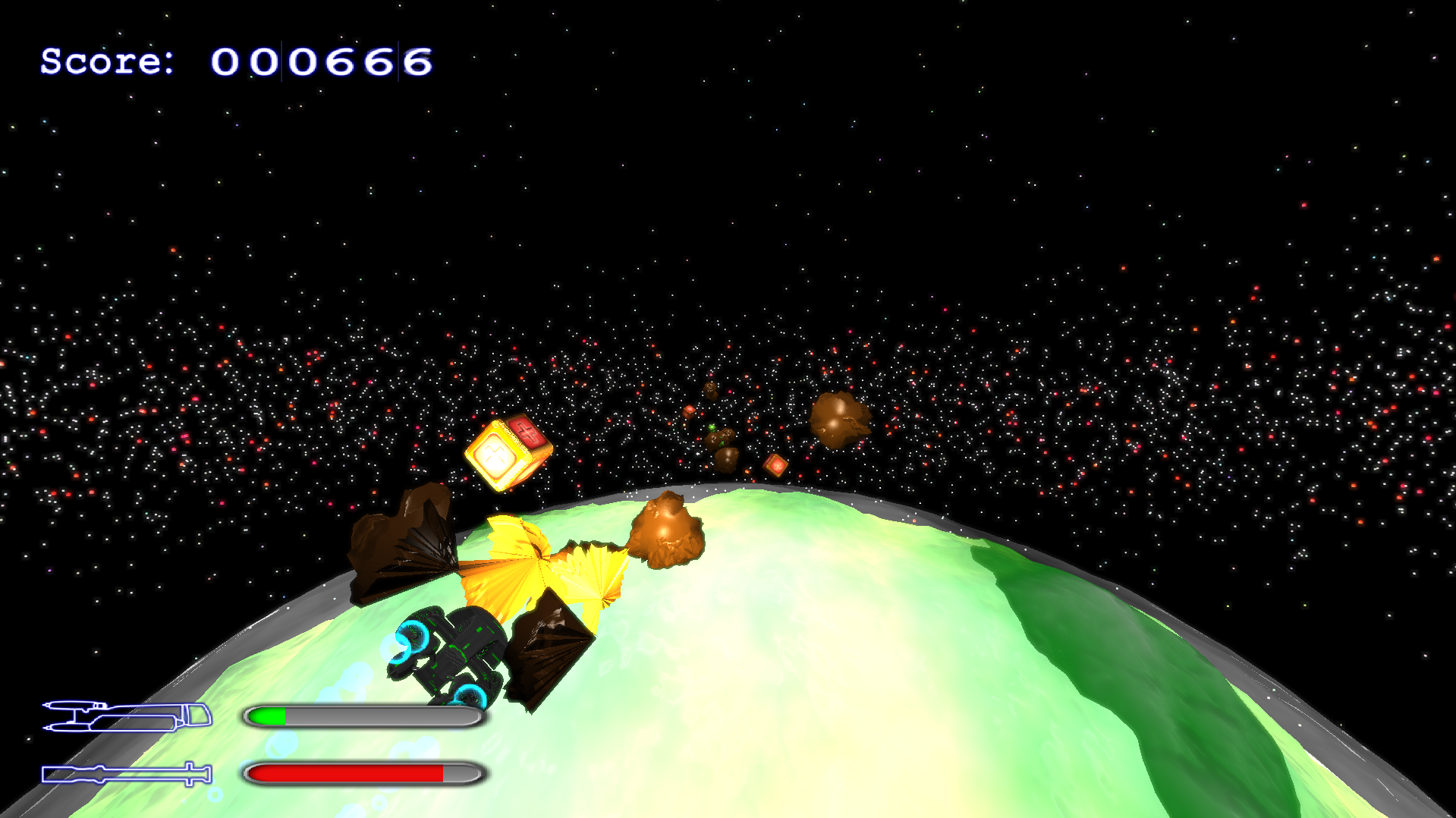The height and width of the screenshot is (818, 1456).
Task: Select the missile outline icon
Action: [x=126, y=773]
